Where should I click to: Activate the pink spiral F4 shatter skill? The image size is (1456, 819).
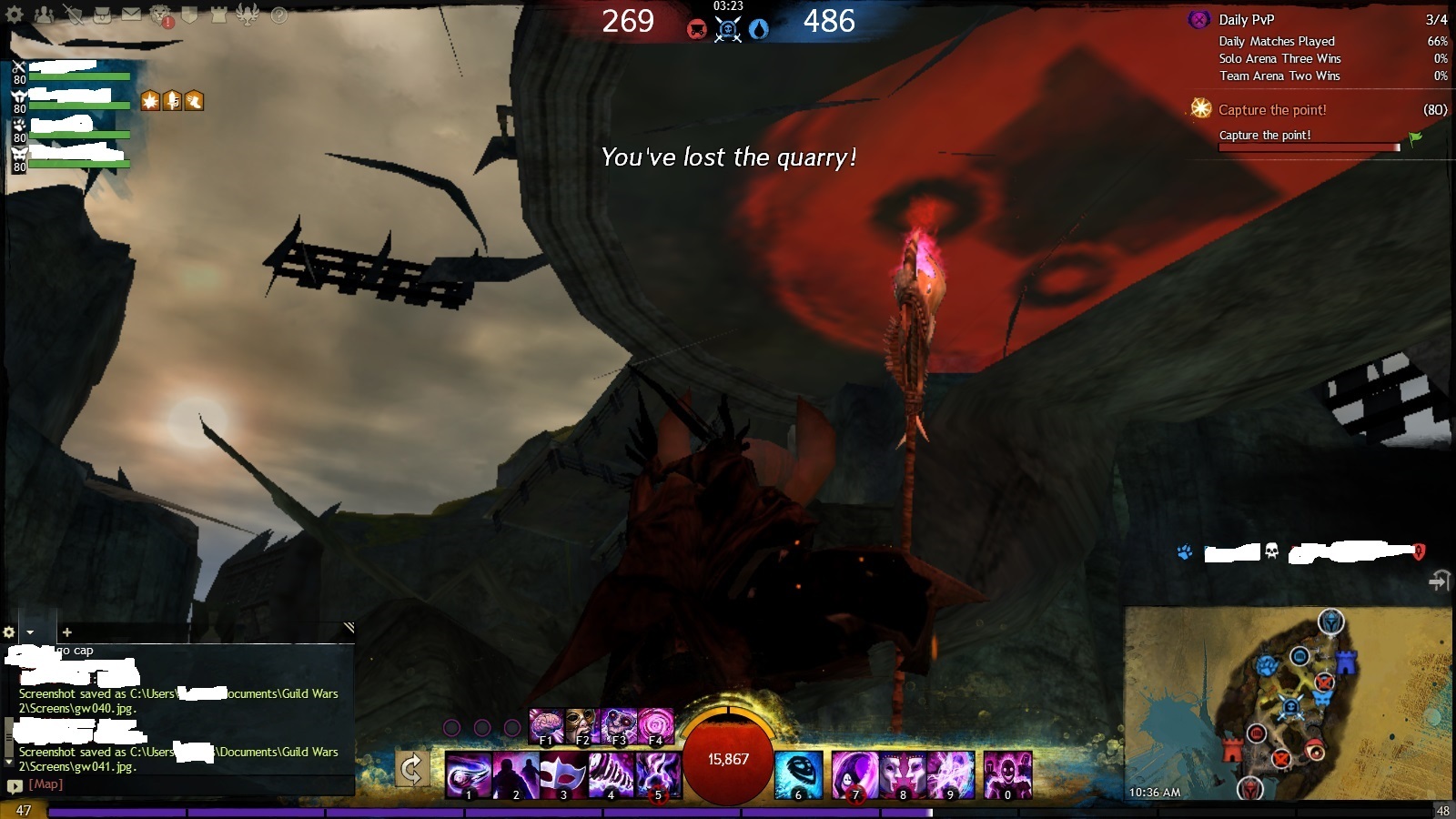click(x=655, y=725)
